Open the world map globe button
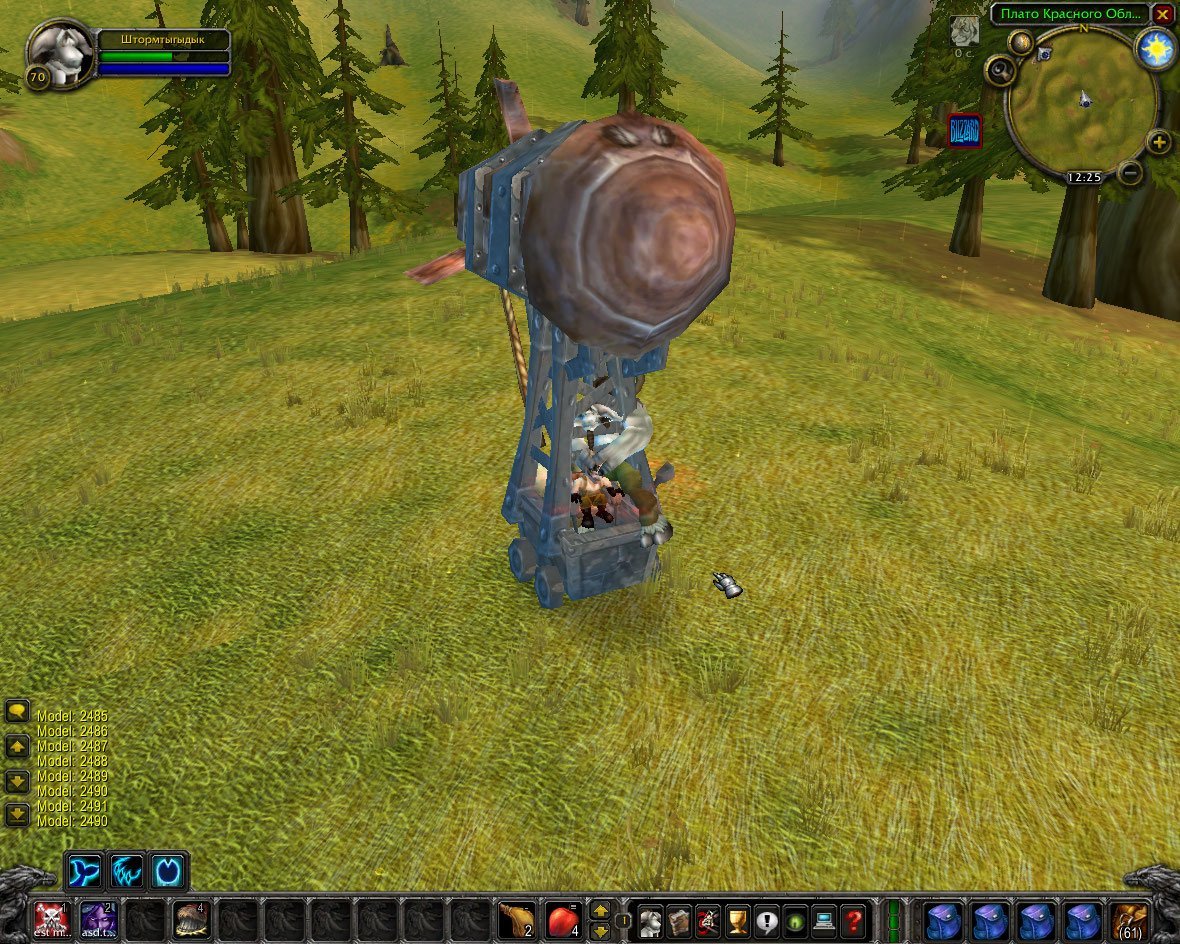The width and height of the screenshot is (1180, 944). [x=1021, y=42]
